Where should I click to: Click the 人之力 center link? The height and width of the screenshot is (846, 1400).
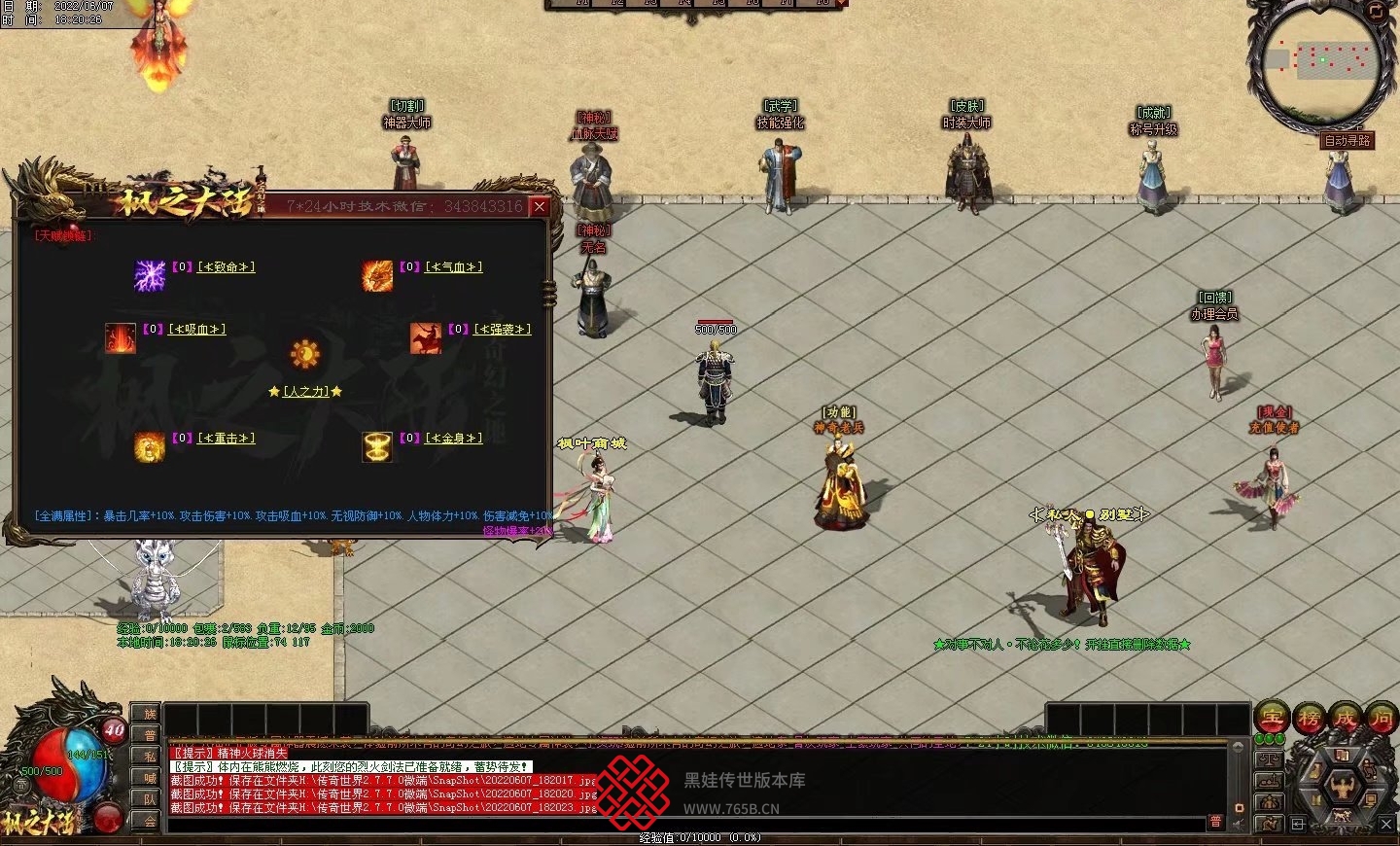click(305, 391)
